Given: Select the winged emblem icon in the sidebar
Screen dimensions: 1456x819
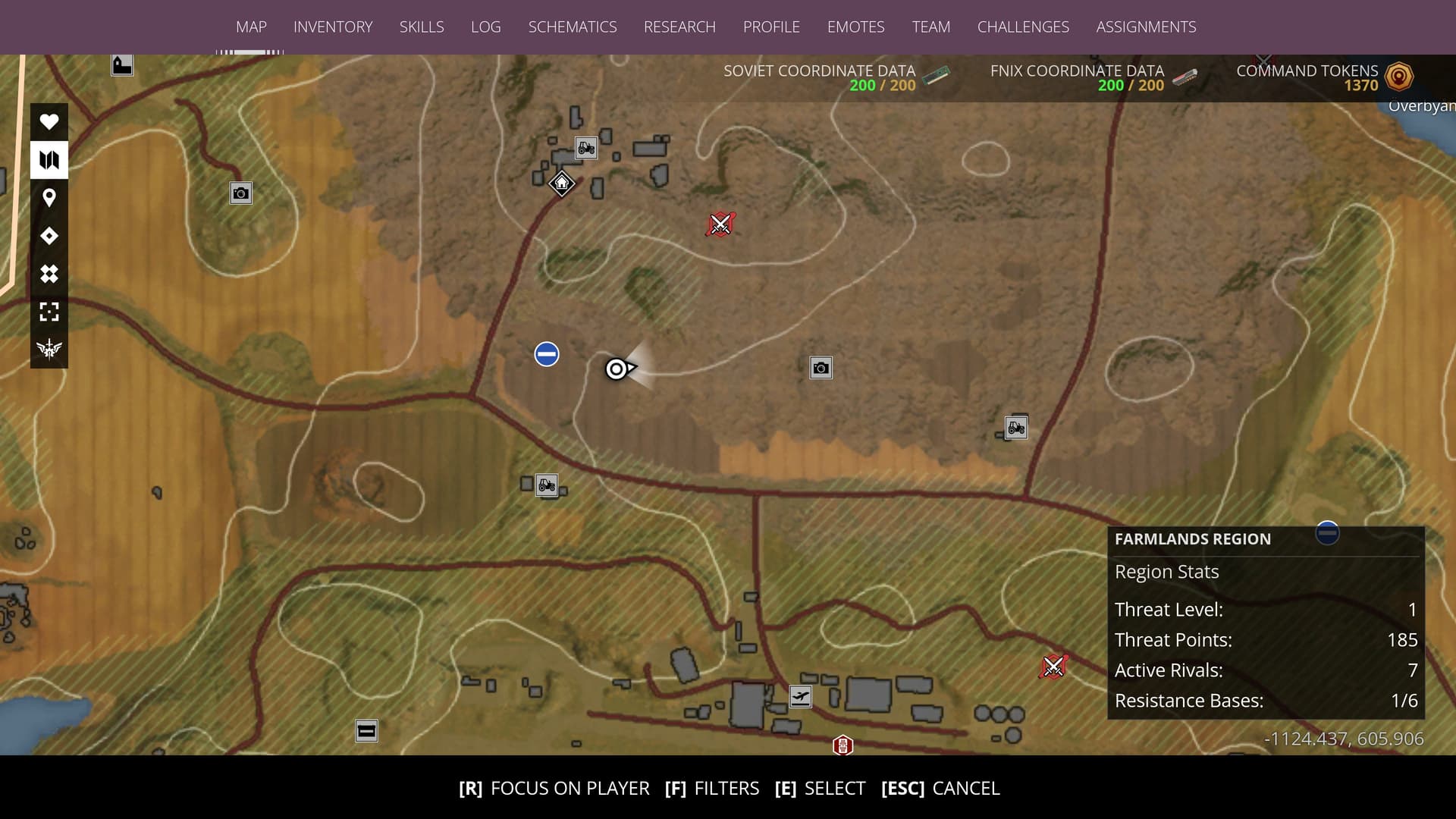Looking at the screenshot, I should [x=49, y=349].
